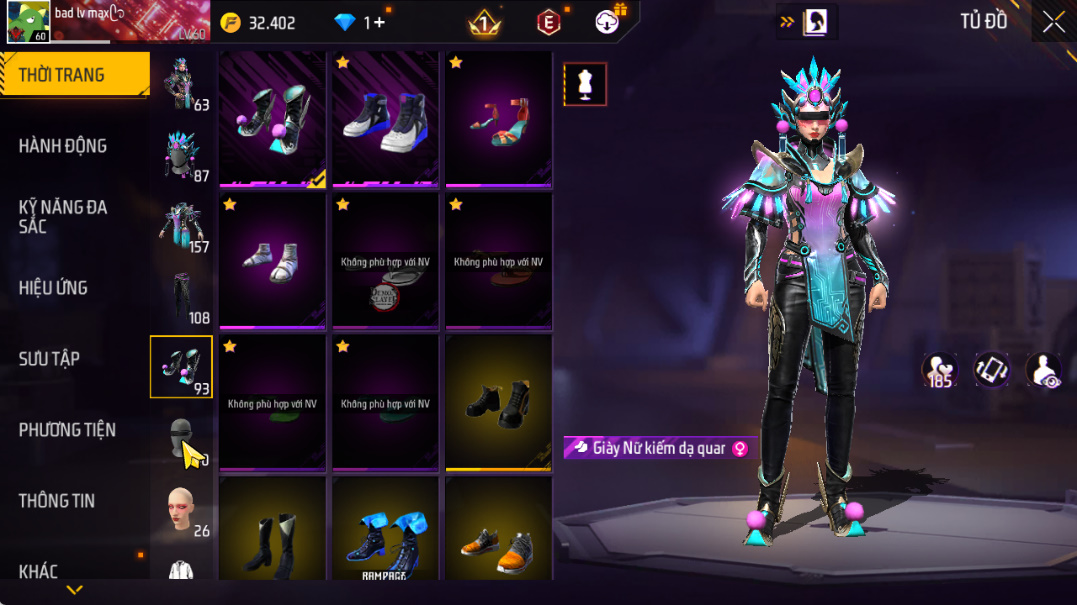Screen dimensions: 1077x605
Task: Open the HÀNH ĐỘNG tab
Action: (62, 146)
